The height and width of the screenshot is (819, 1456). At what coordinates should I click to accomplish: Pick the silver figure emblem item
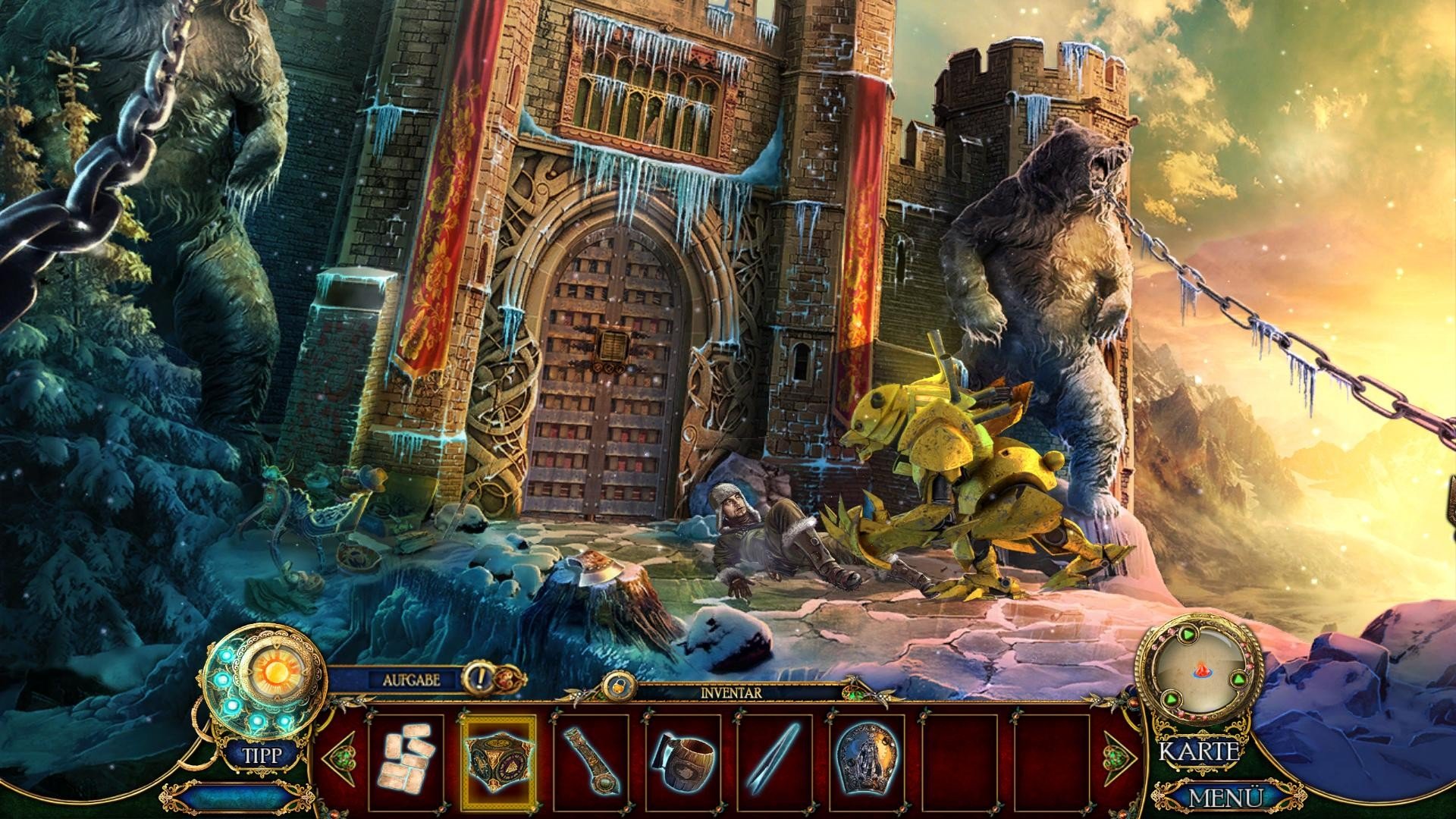click(867, 761)
